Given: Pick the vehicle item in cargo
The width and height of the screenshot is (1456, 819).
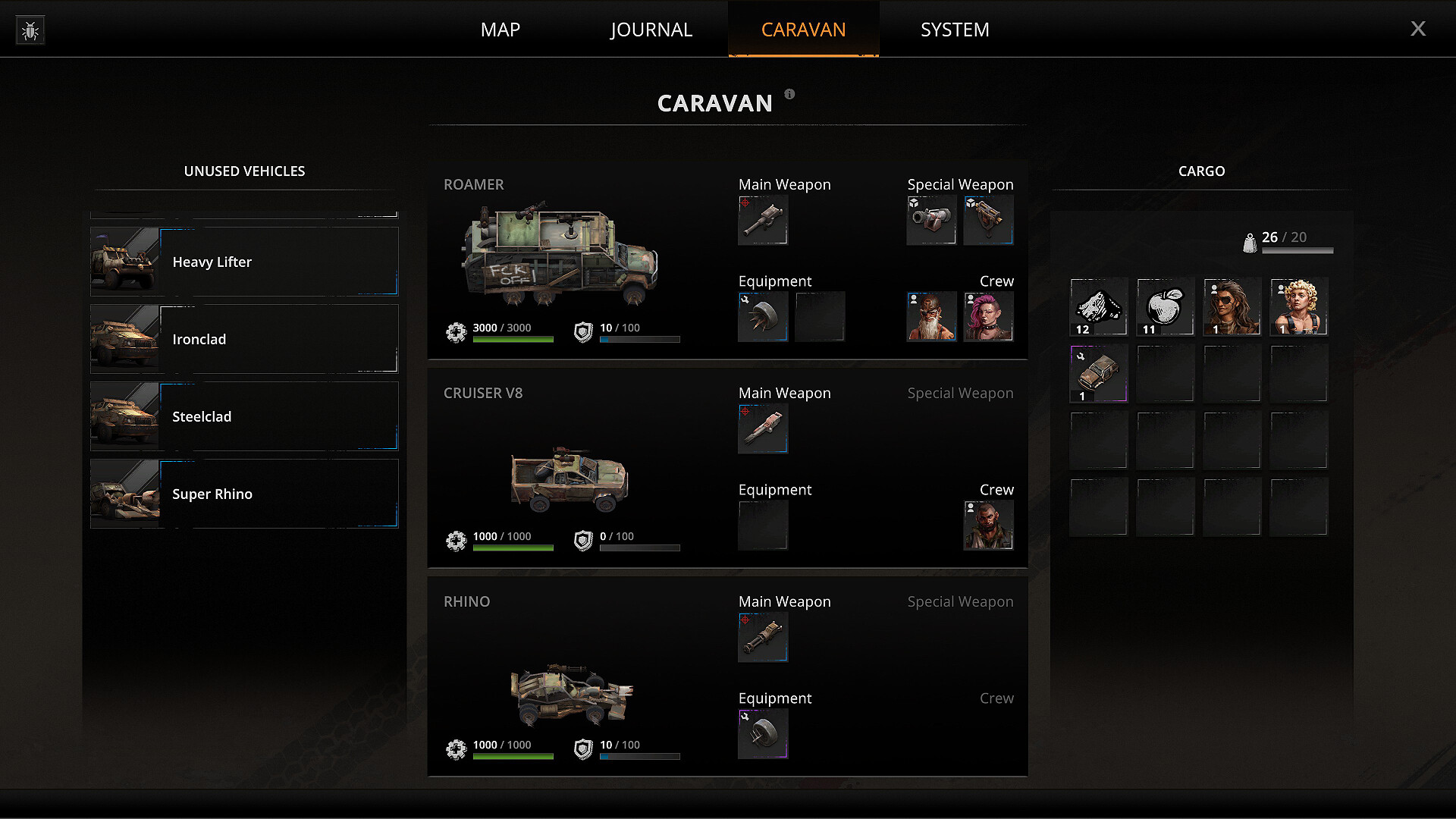Looking at the screenshot, I should coord(1098,373).
